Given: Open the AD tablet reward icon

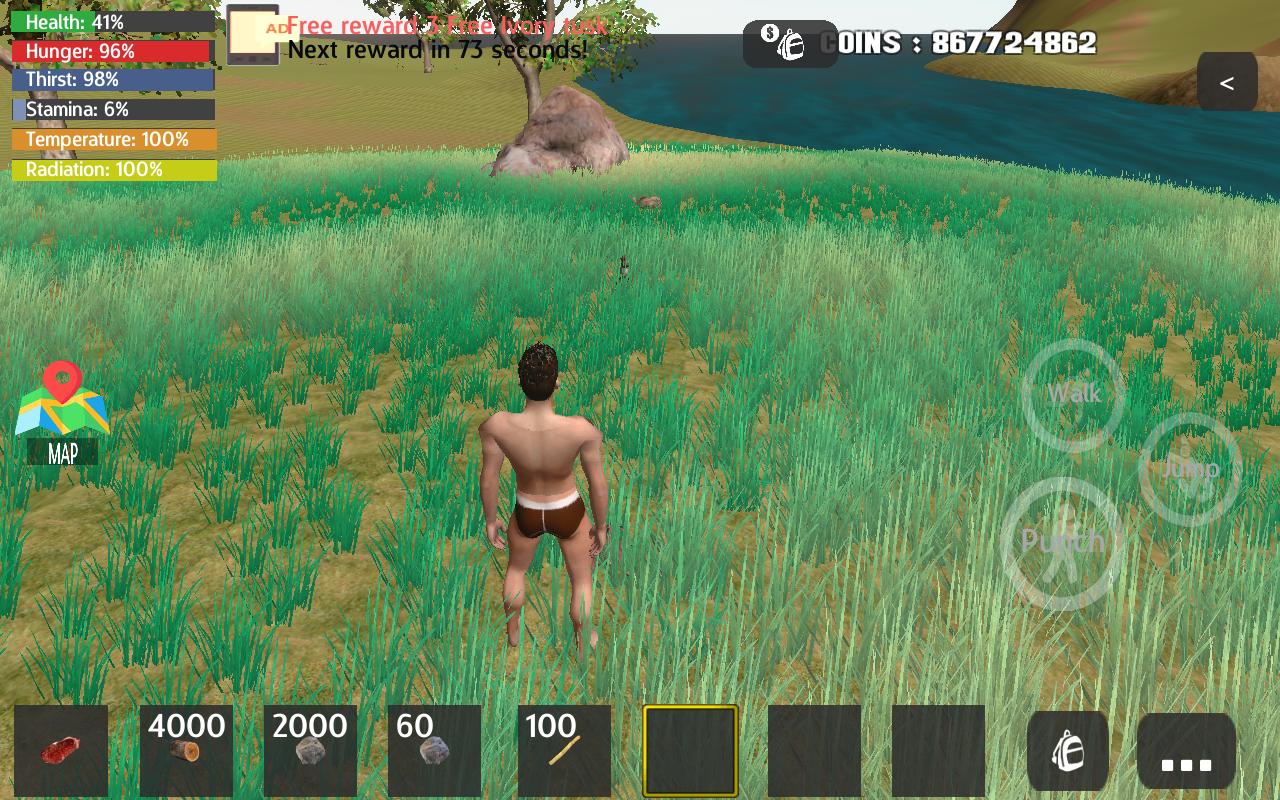Looking at the screenshot, I should 252,33.
